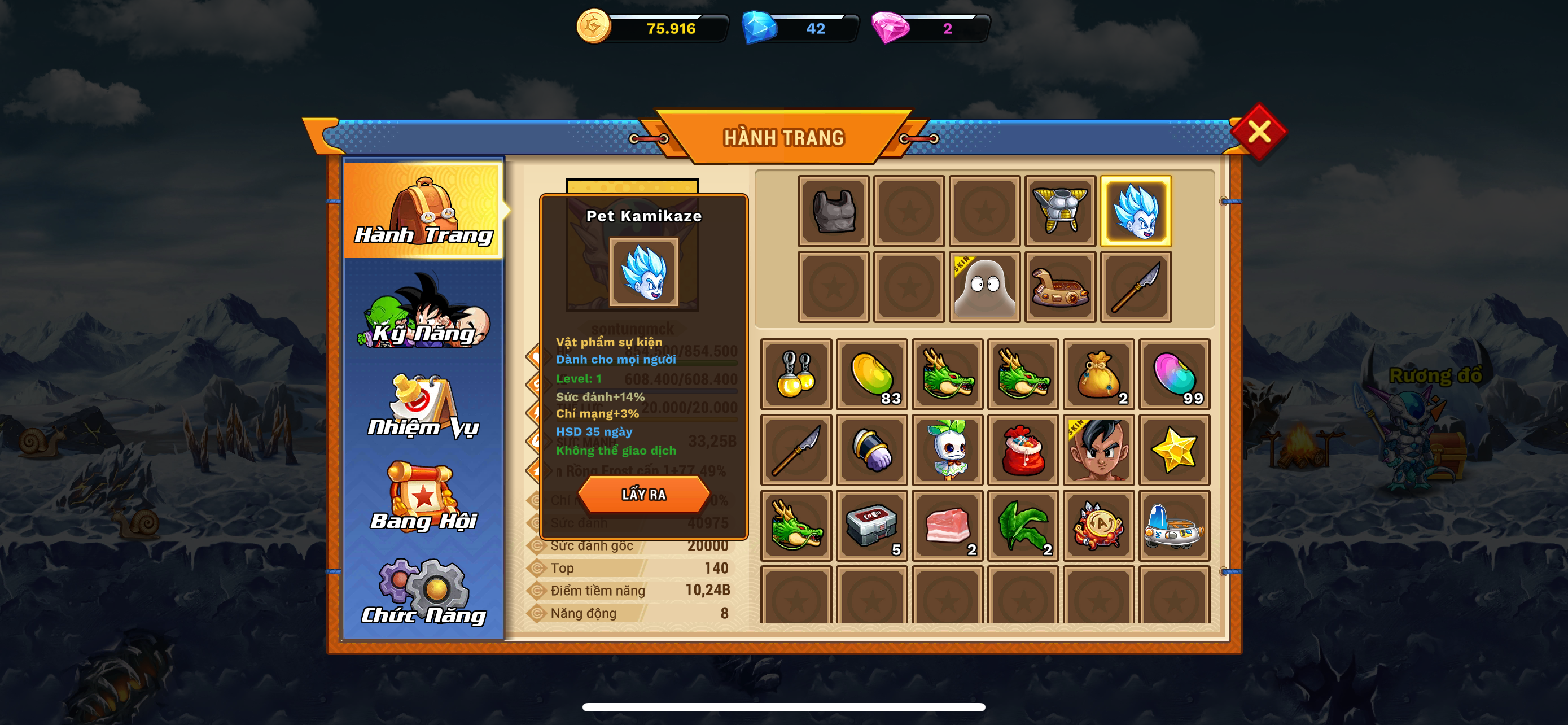Select the rainbow bean stack of 99

pos(1173,374)
